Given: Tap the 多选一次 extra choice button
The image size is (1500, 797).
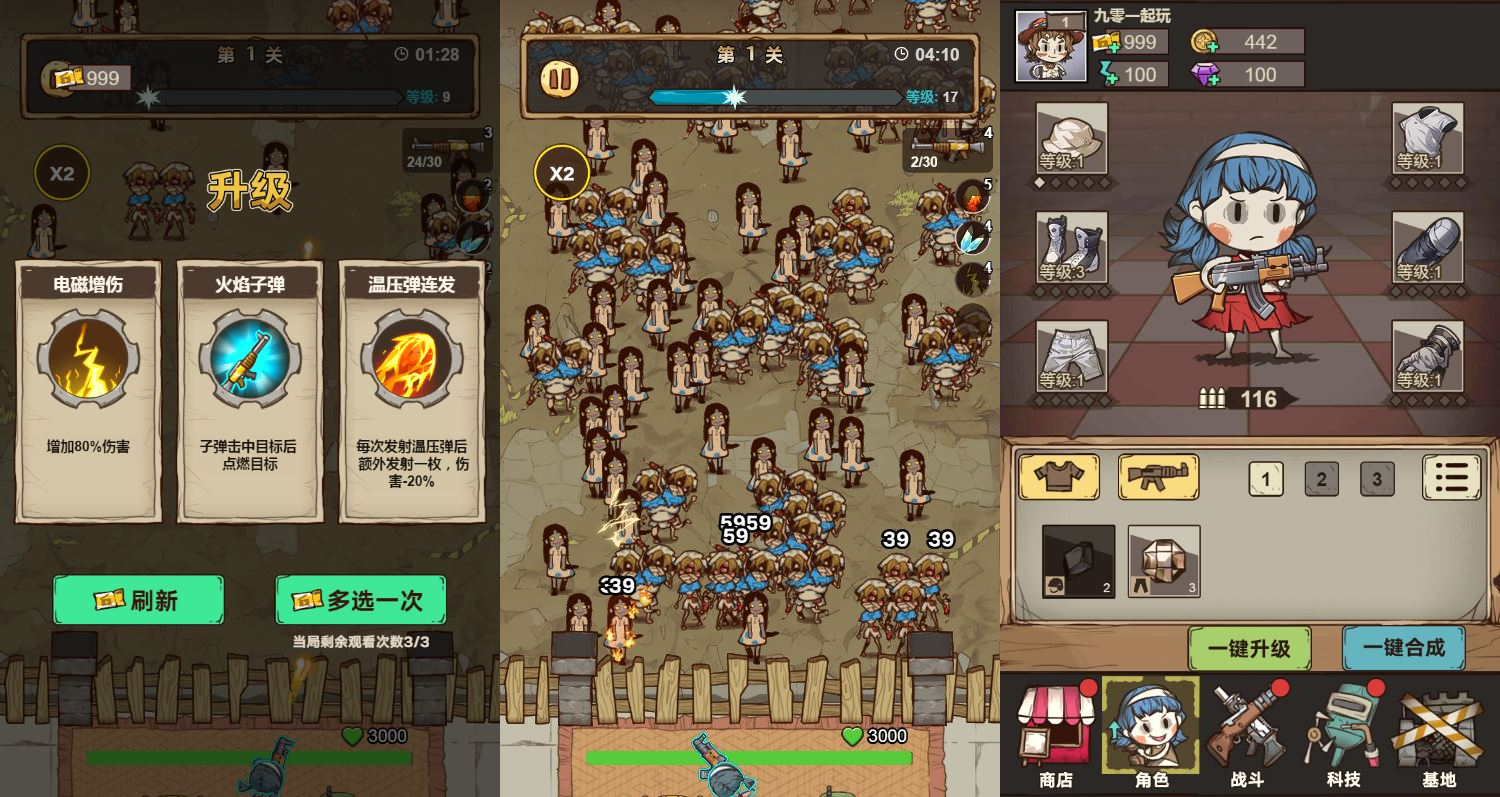Looking at the screenshot, I should click(x=361, y=600).
